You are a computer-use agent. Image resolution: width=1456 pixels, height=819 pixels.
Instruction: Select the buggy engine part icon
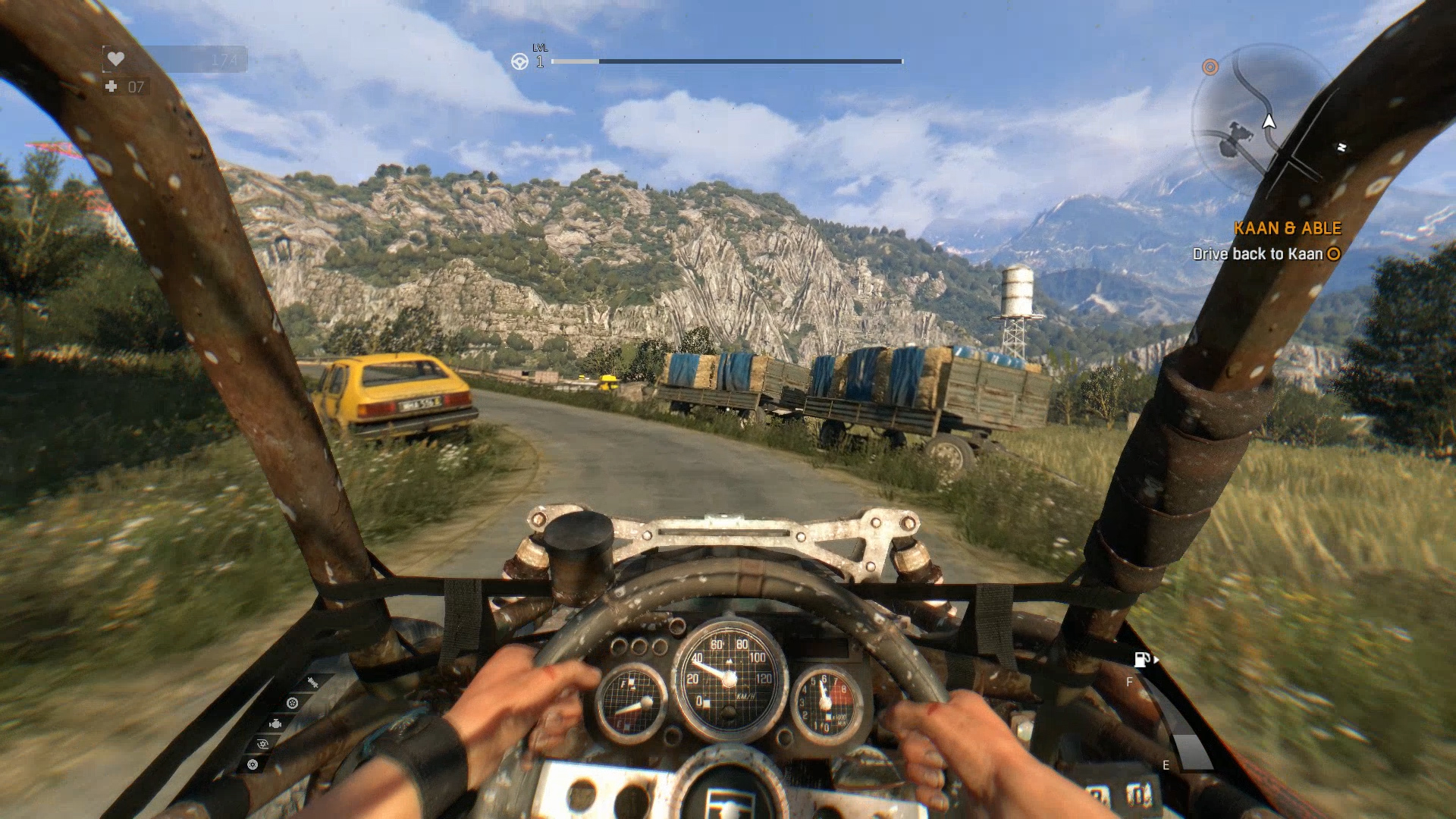click(x=275, y=724)
